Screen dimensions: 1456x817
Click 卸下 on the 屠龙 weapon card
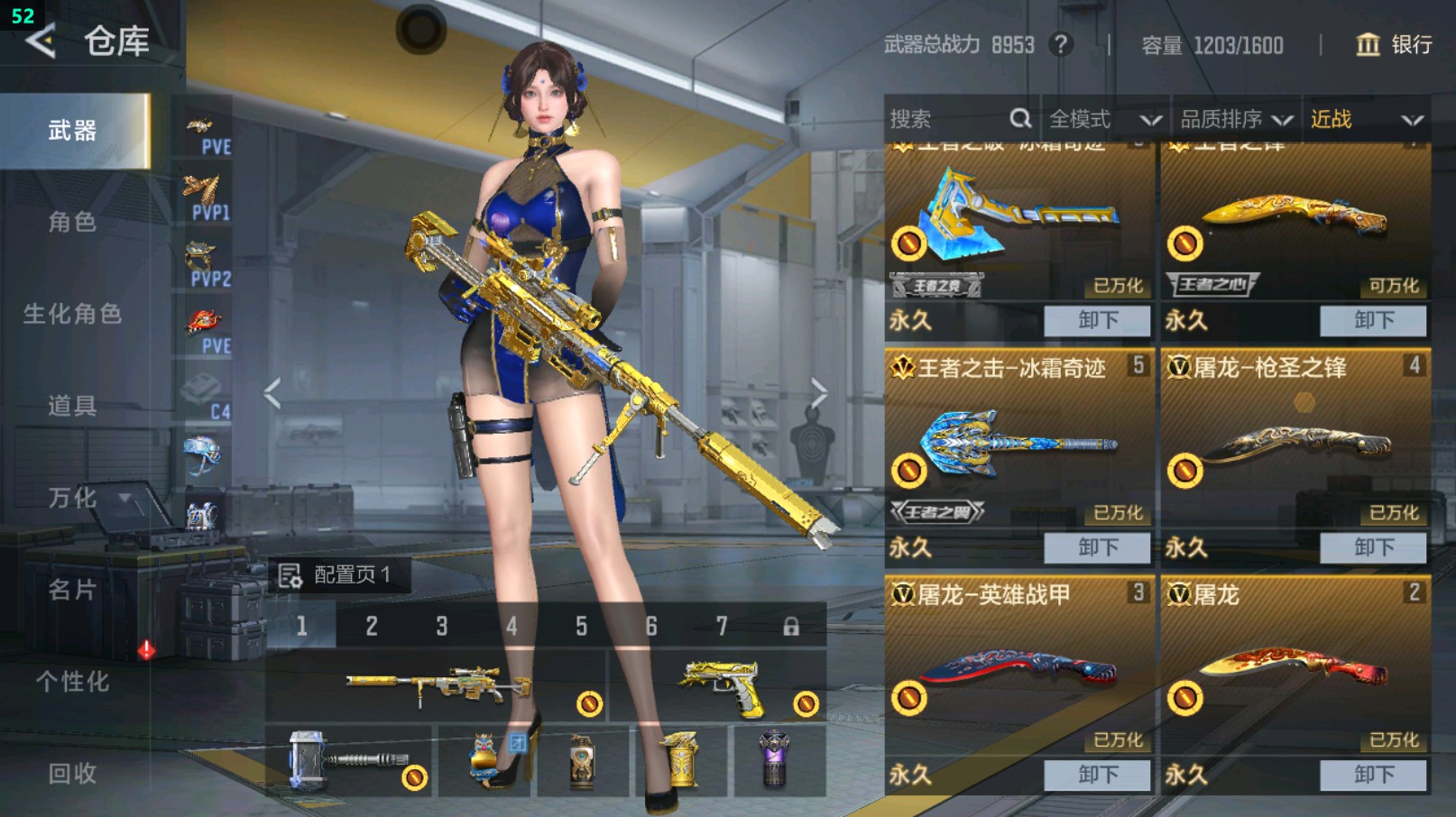1372,775
